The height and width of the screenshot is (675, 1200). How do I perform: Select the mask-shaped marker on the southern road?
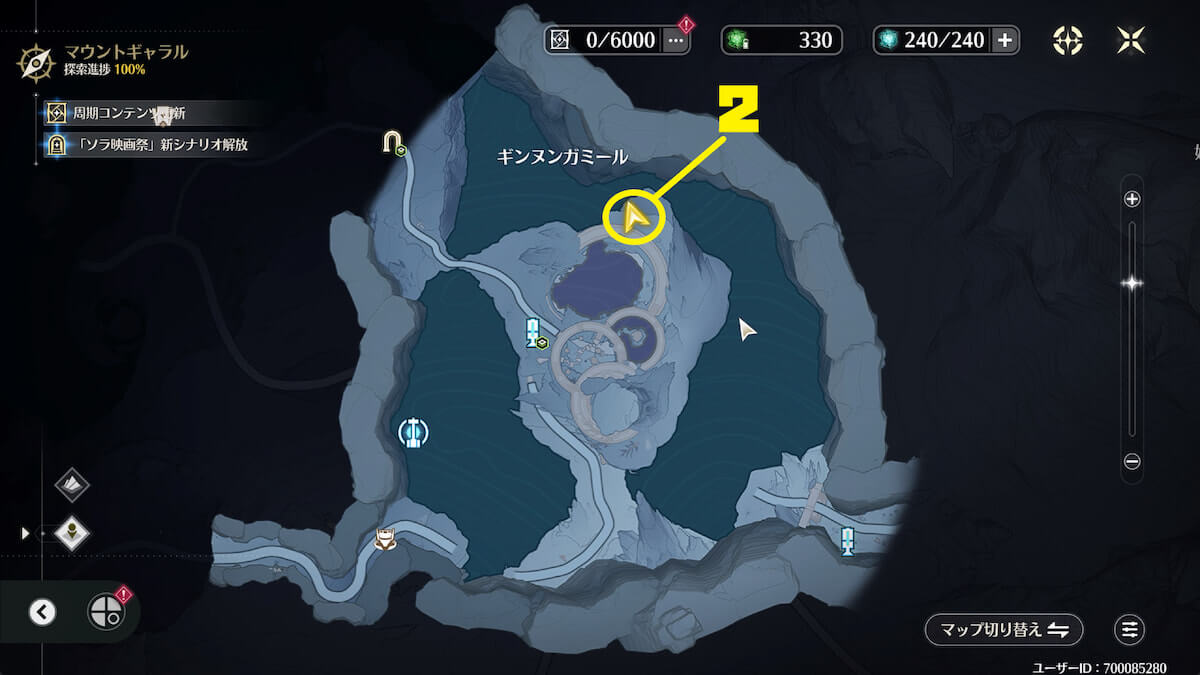click(385, 539)
